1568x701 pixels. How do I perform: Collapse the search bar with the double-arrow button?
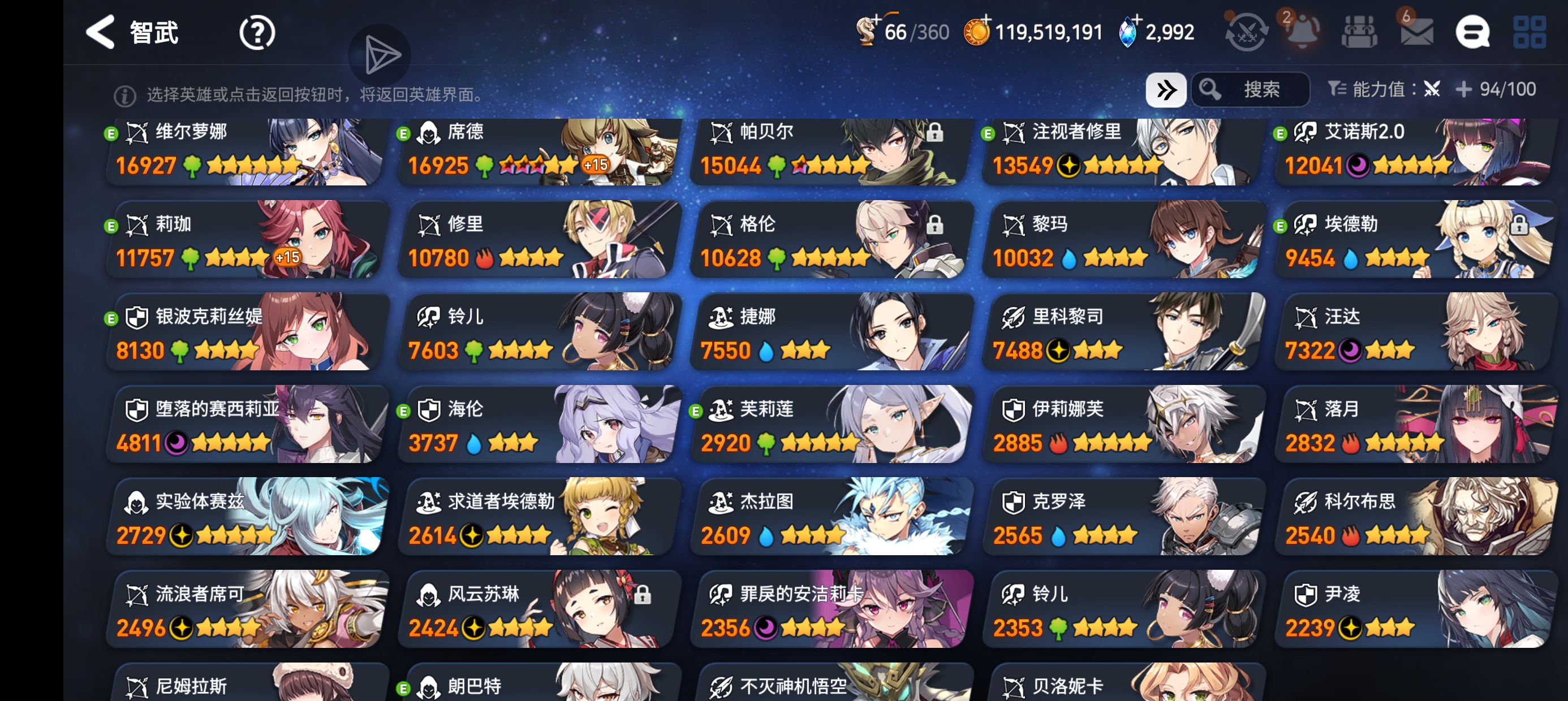(x=1166, y=89)
